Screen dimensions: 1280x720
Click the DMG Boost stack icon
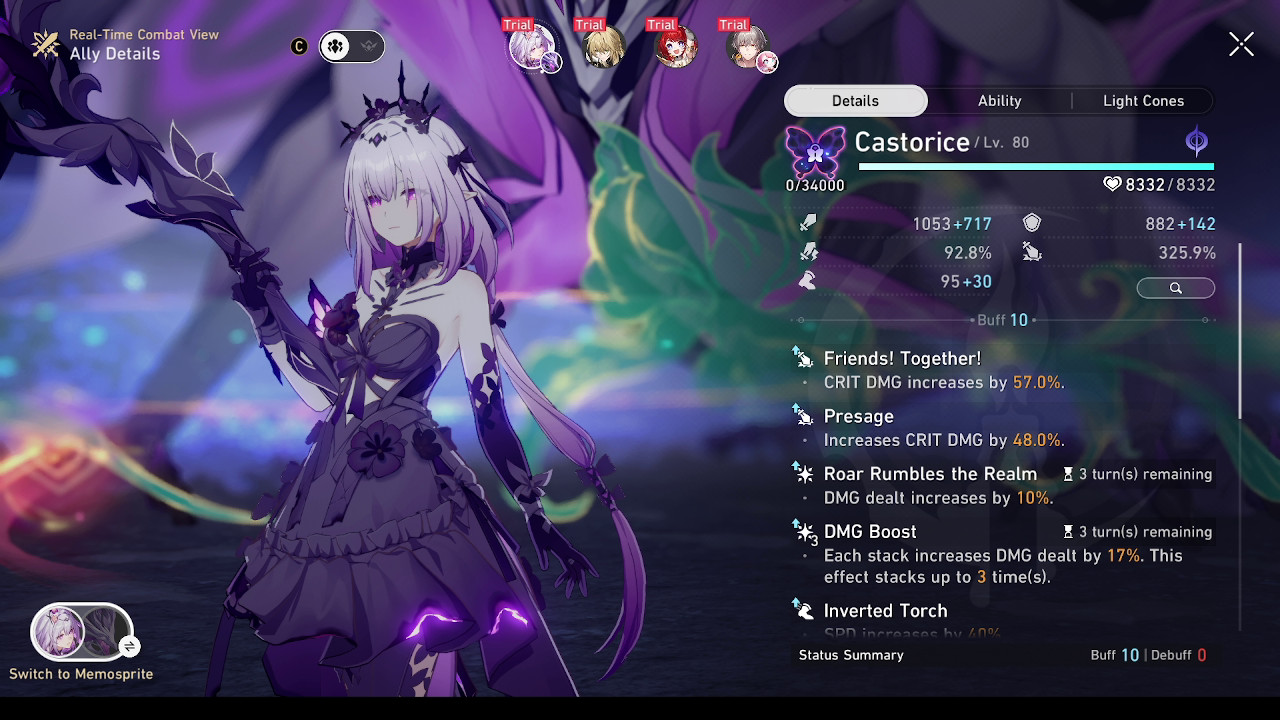[x=806, y=531]
